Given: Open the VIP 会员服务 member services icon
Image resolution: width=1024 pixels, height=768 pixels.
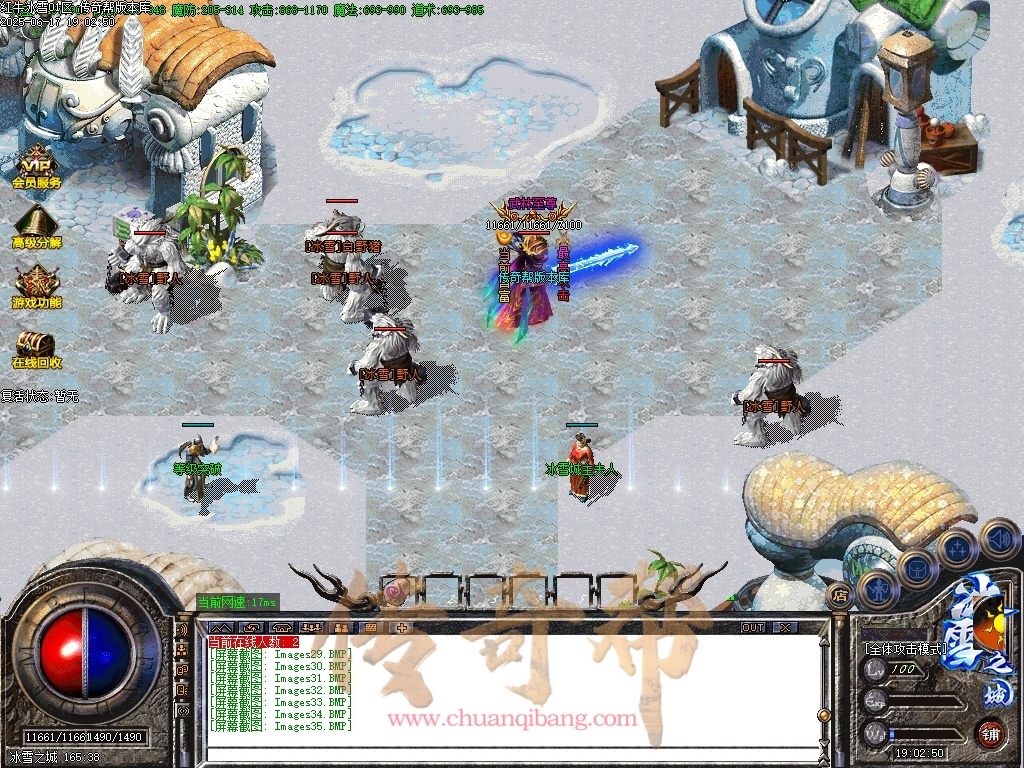Looking at the screenshot, I should pyautogui.click(x=37, y=168).
